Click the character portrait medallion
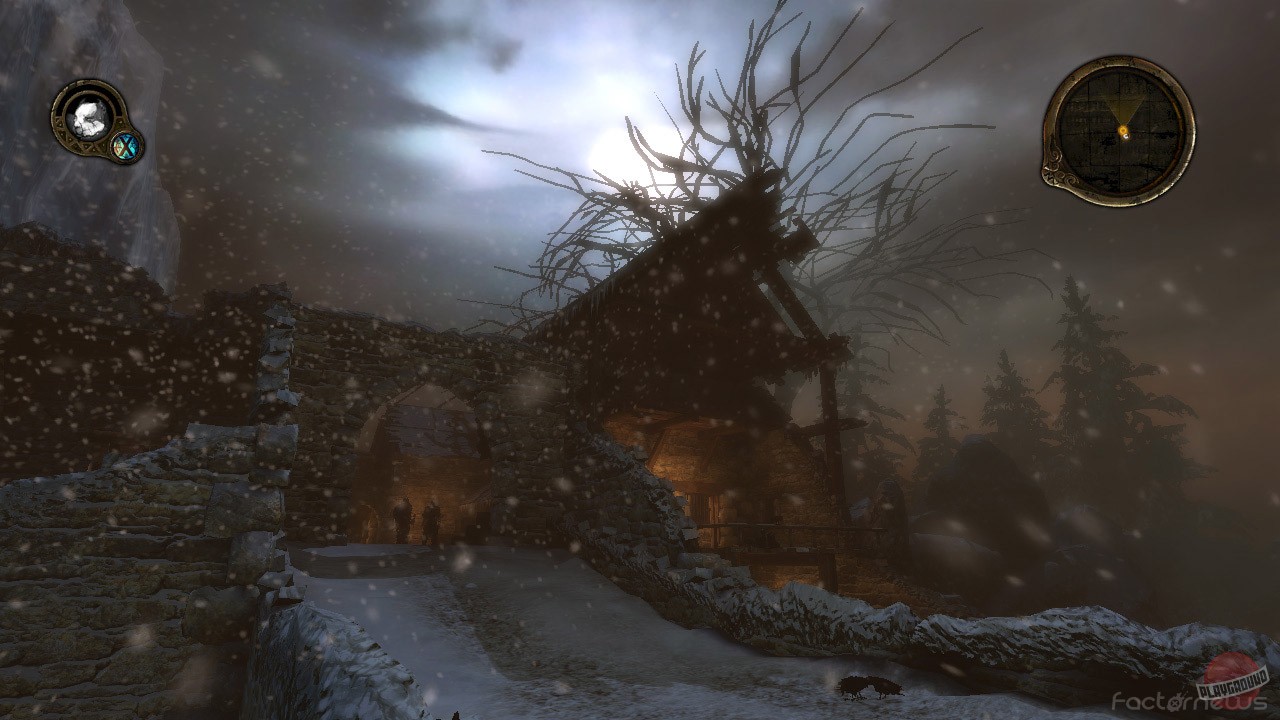The width and height of the screenshot is (1280, 720). 88,116
